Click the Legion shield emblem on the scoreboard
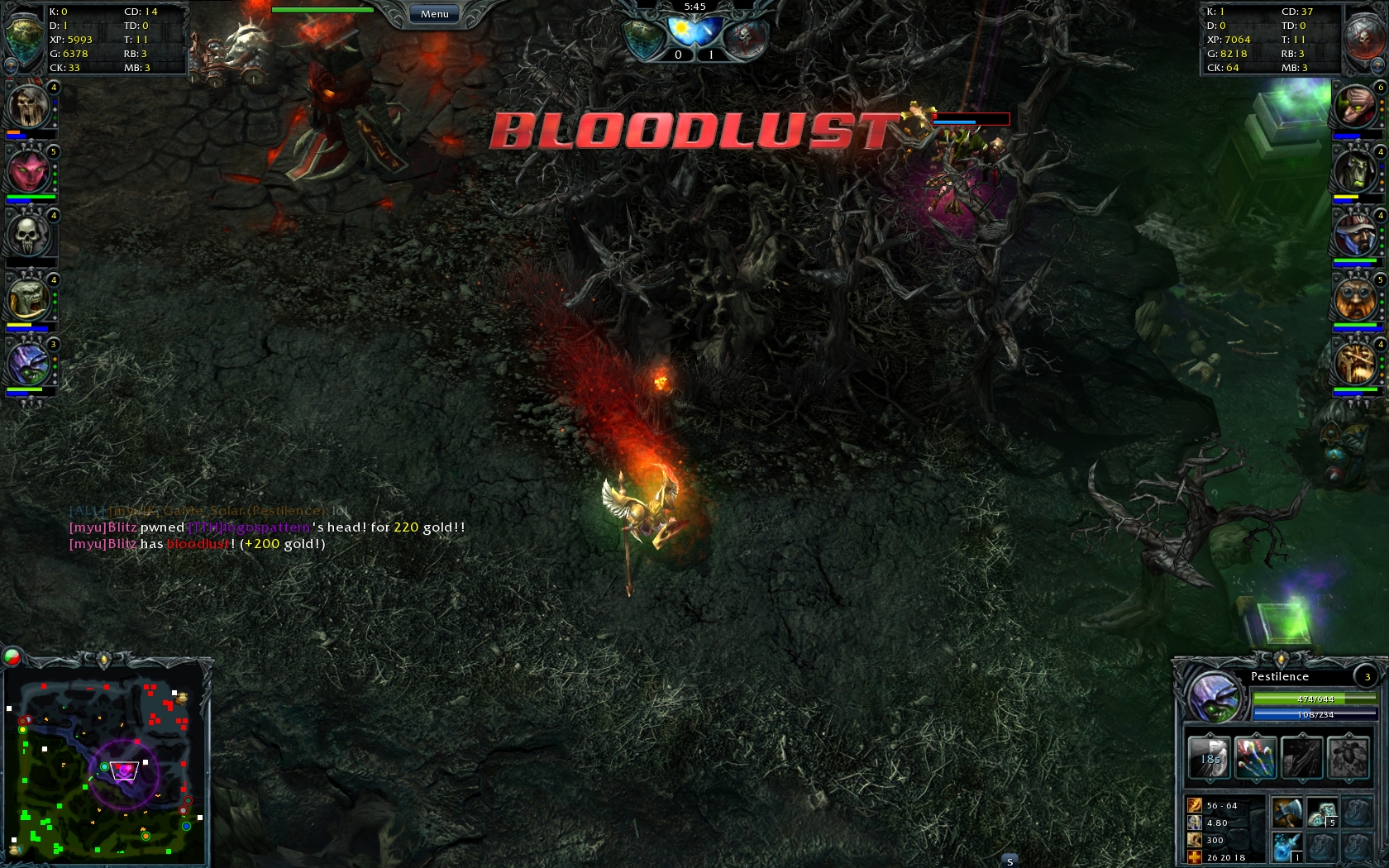This screenshot has width=1389, height=868. pos(643,36)
